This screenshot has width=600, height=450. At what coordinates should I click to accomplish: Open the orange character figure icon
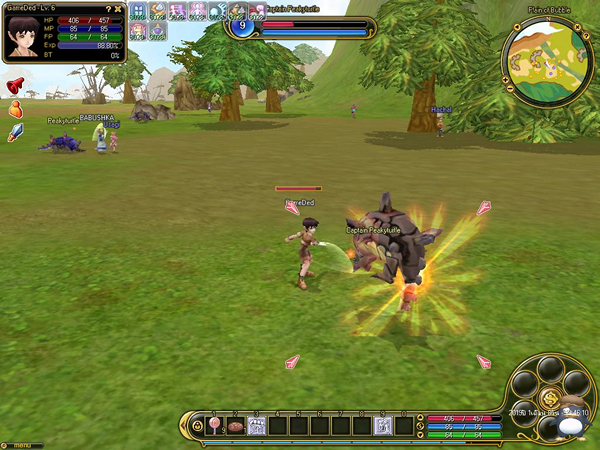(14, 110)
